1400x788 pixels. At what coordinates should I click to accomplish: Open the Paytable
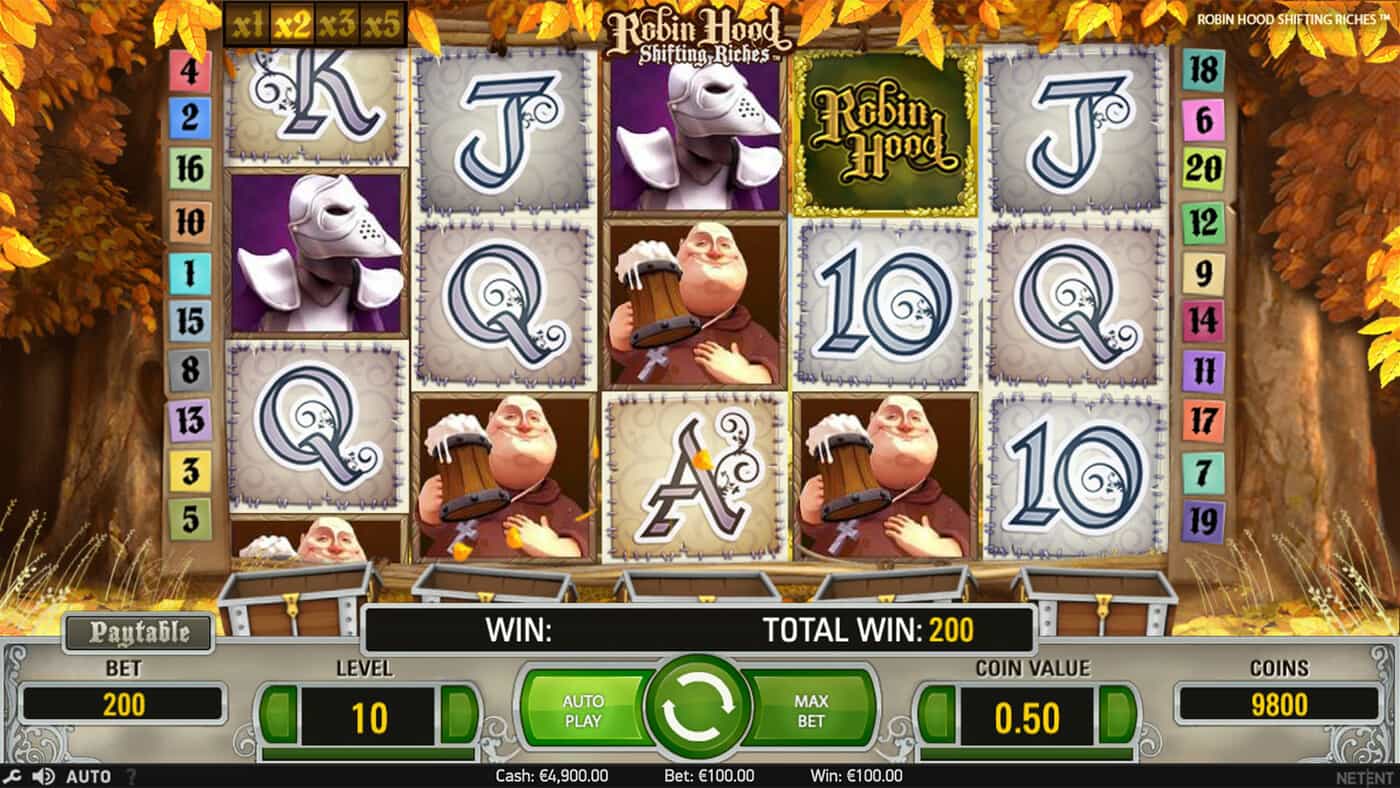(x=137, y=632)
